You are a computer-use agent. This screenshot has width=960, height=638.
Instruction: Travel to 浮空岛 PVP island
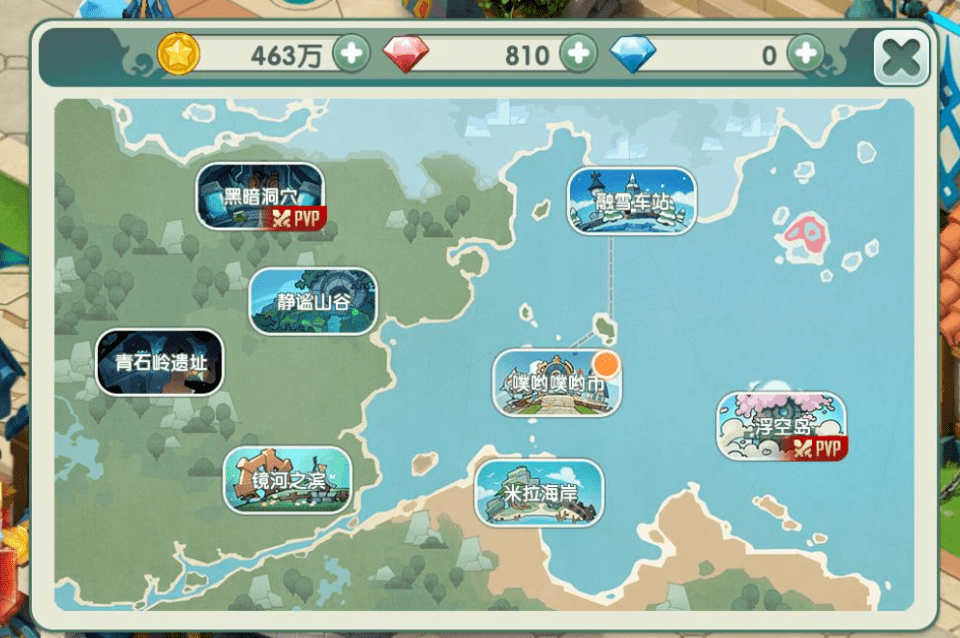pos(781,426)
